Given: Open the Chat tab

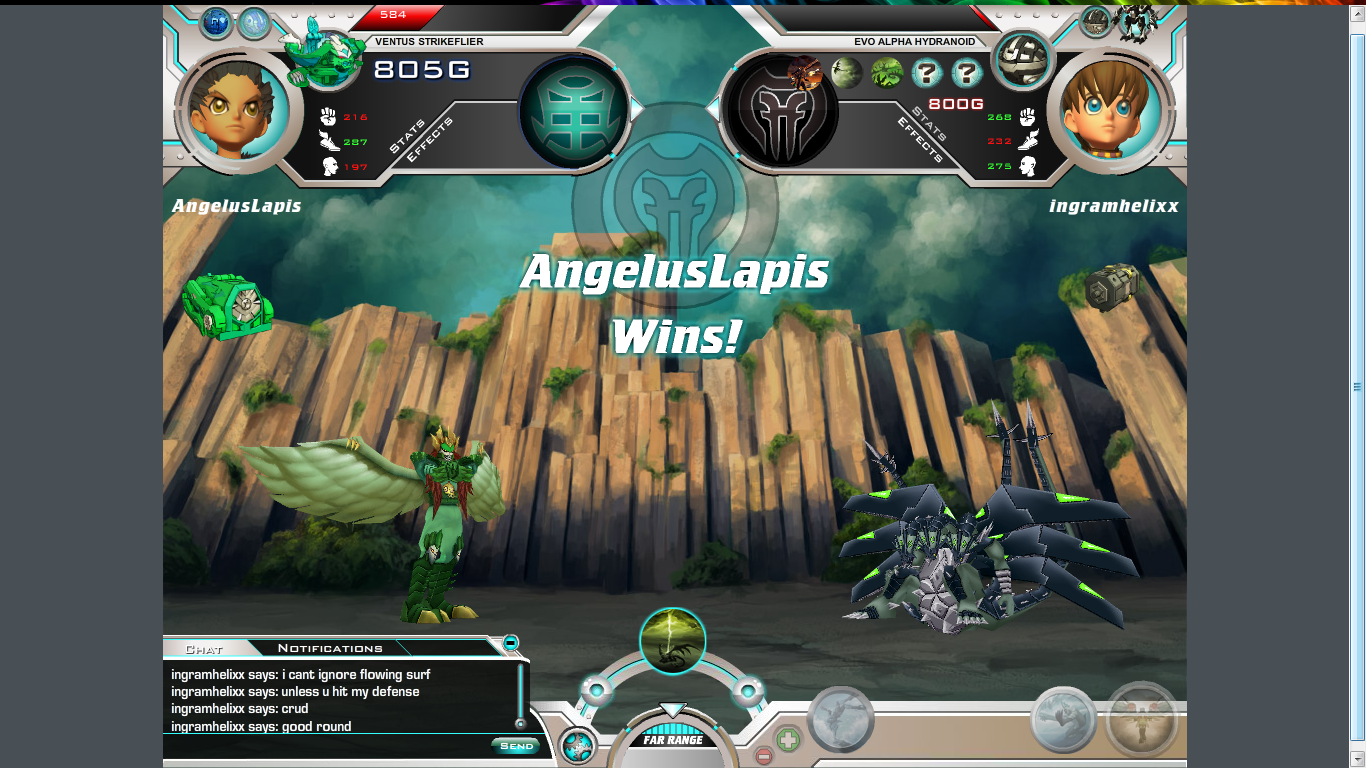Looking at the screenshot, I should [x=204, y=649].
